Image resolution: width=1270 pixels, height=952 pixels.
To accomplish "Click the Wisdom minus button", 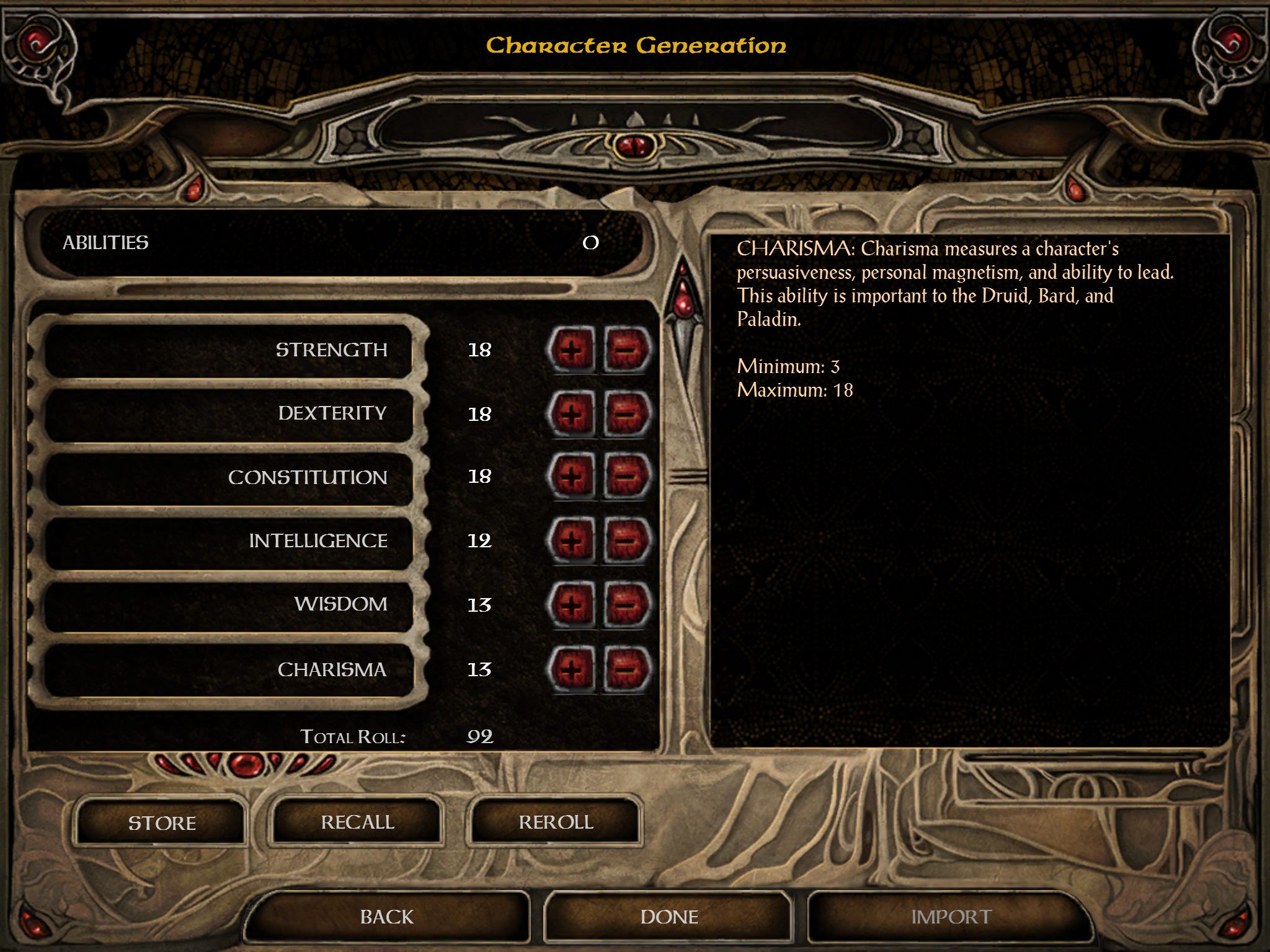I will click(626, 604).
